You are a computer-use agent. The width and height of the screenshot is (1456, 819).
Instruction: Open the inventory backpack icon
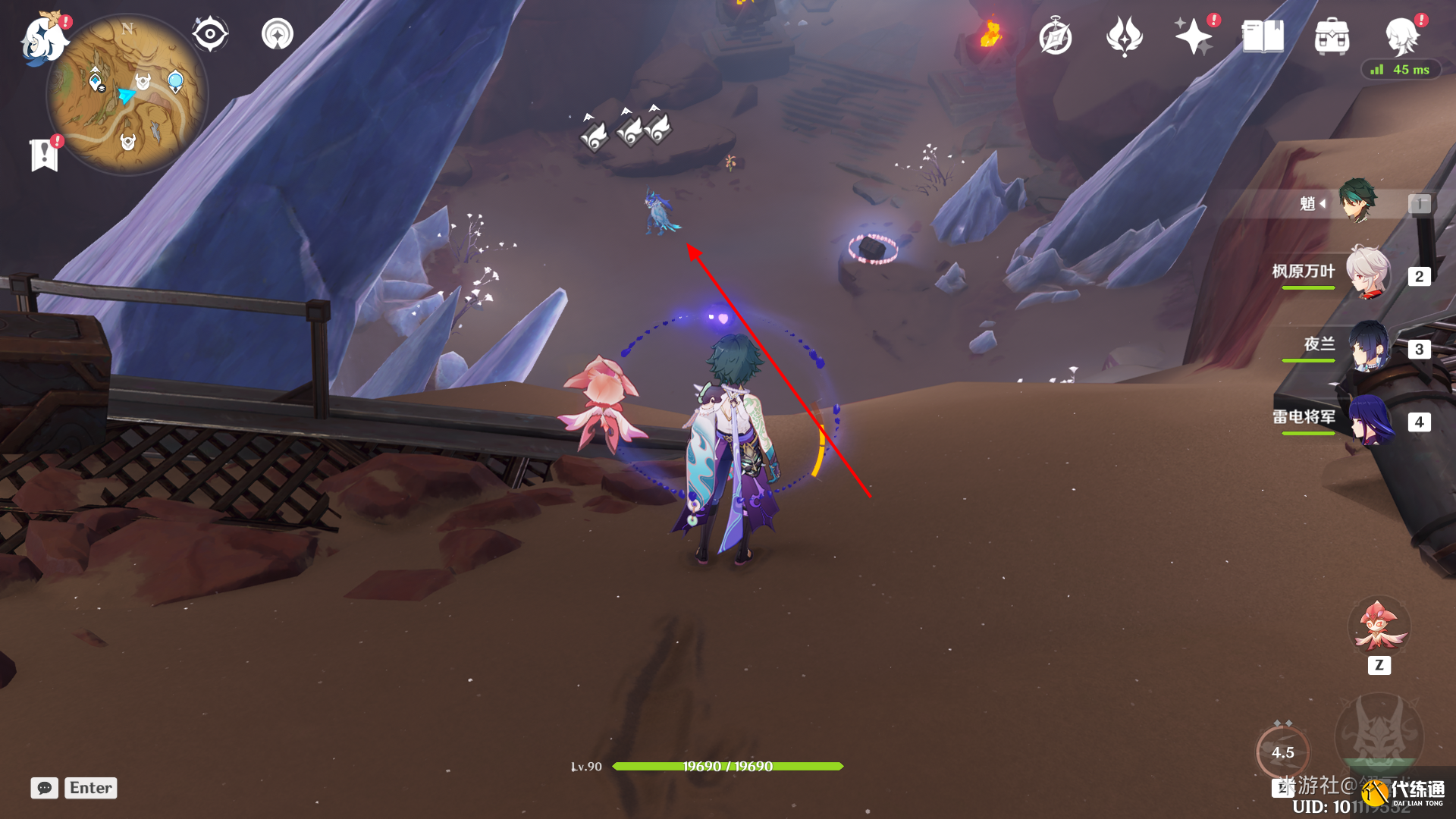[x=1332, y=36]
